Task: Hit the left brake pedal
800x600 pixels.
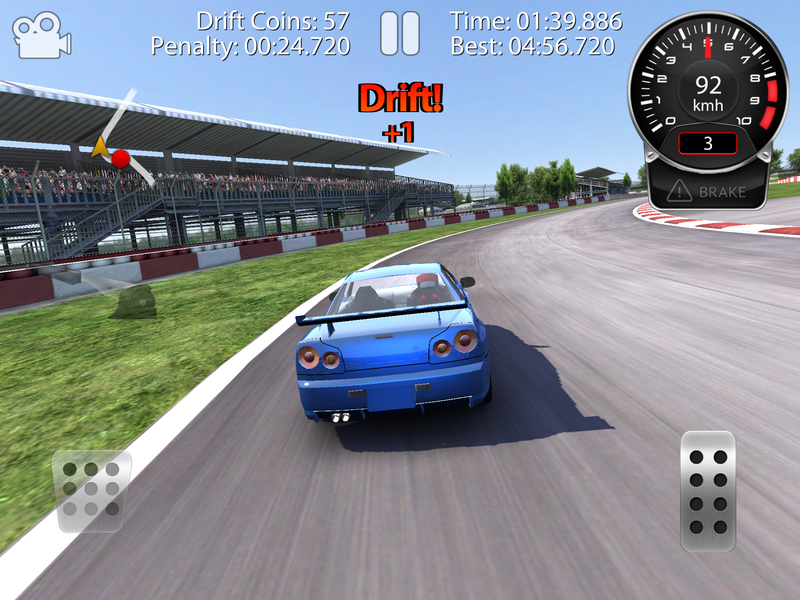Action: point(91,490)
